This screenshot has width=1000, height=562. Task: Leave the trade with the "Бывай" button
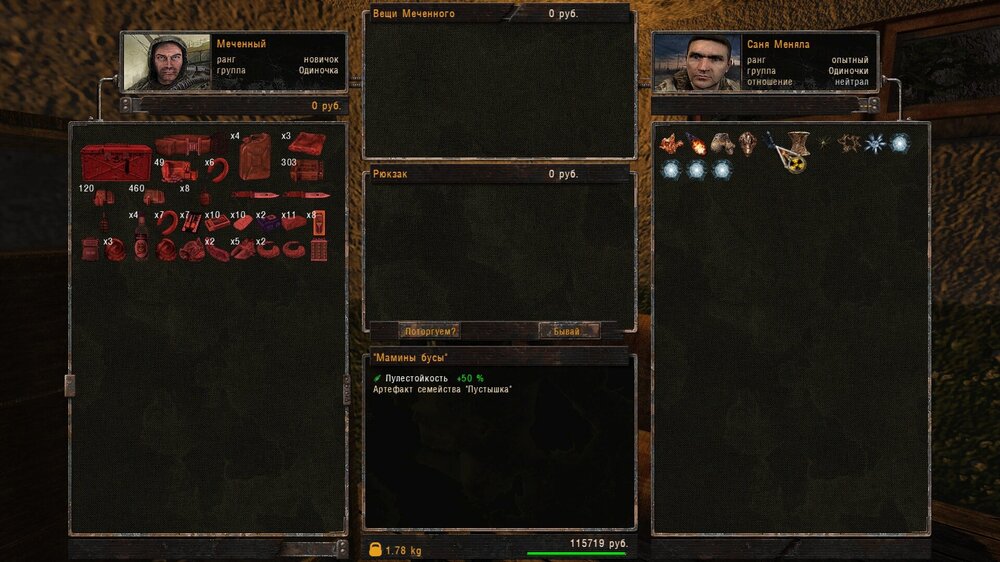tap(569, 331)
